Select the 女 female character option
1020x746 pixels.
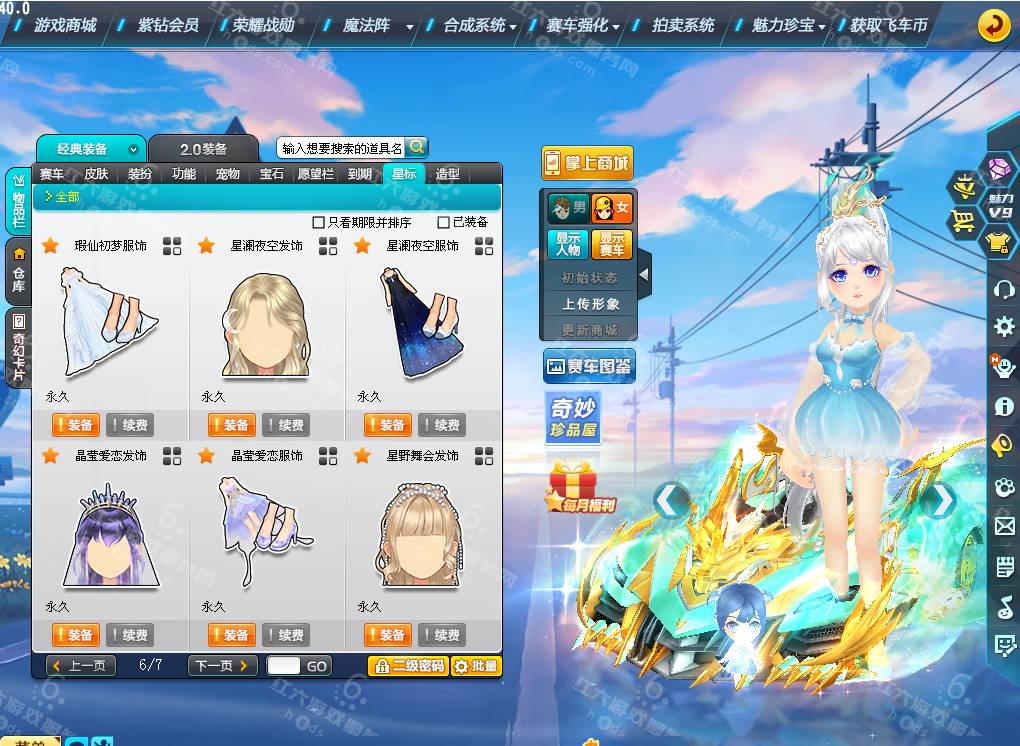click(x=612, y=209)
